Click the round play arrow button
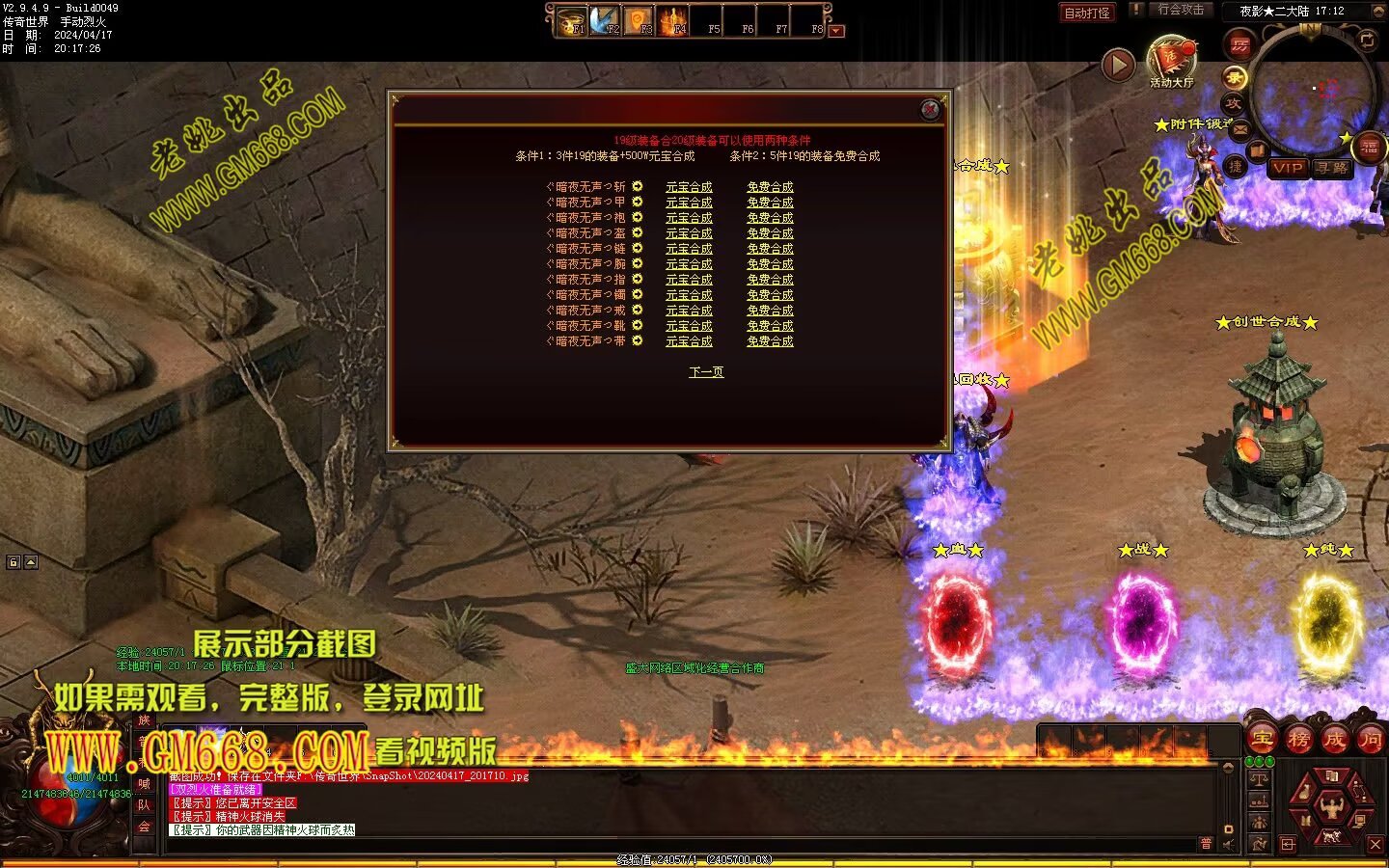The width and height of the screenshot is (1389, 868). pos(1118,65)
